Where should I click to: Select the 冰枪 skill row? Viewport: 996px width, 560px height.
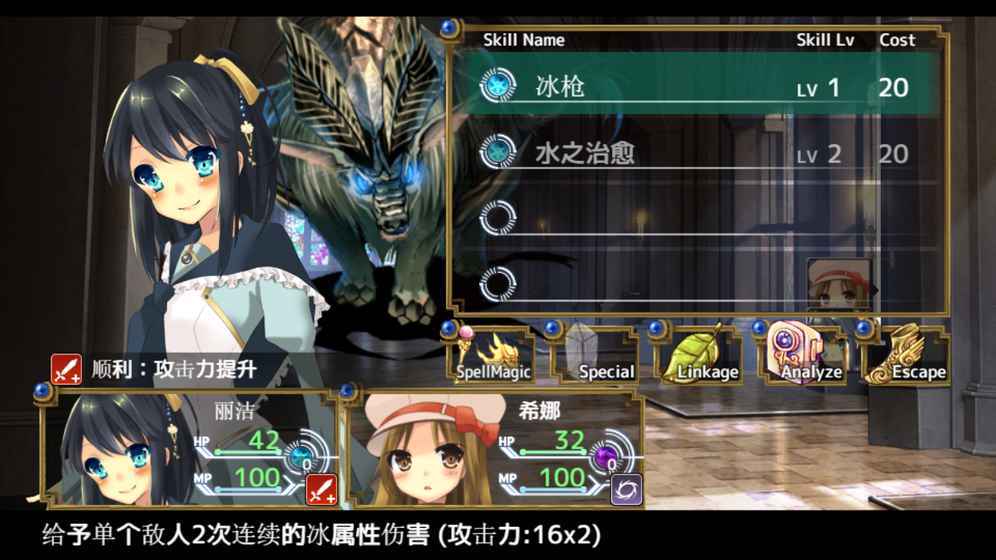click(x=695, y=87)
